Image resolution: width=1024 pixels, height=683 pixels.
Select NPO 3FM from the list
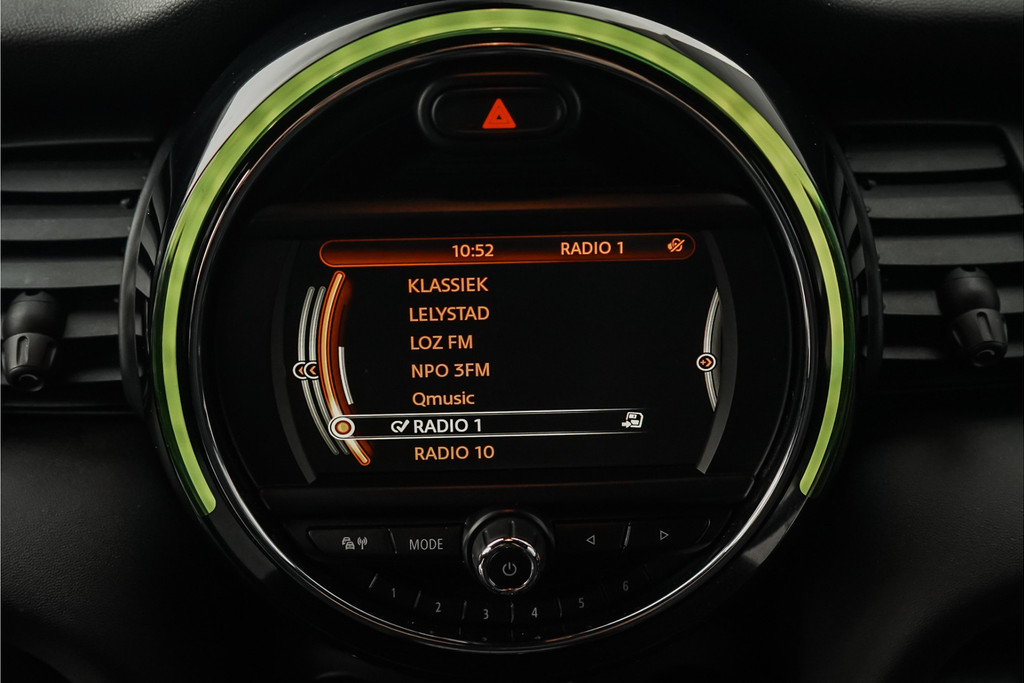pyautogui.click(x=450, y=370)
